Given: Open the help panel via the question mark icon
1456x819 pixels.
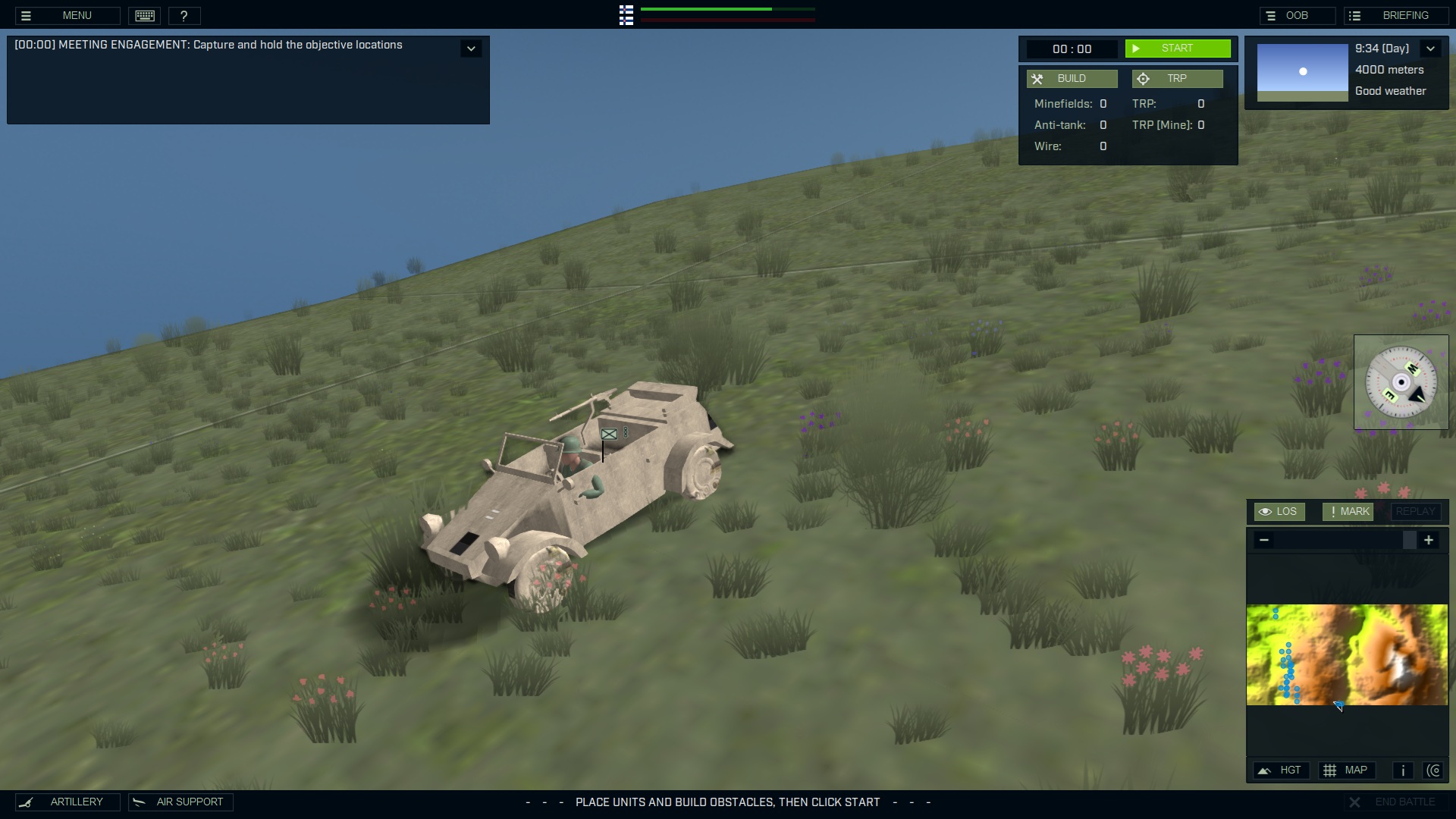Looking at the screenshot, I should (184, 15).
